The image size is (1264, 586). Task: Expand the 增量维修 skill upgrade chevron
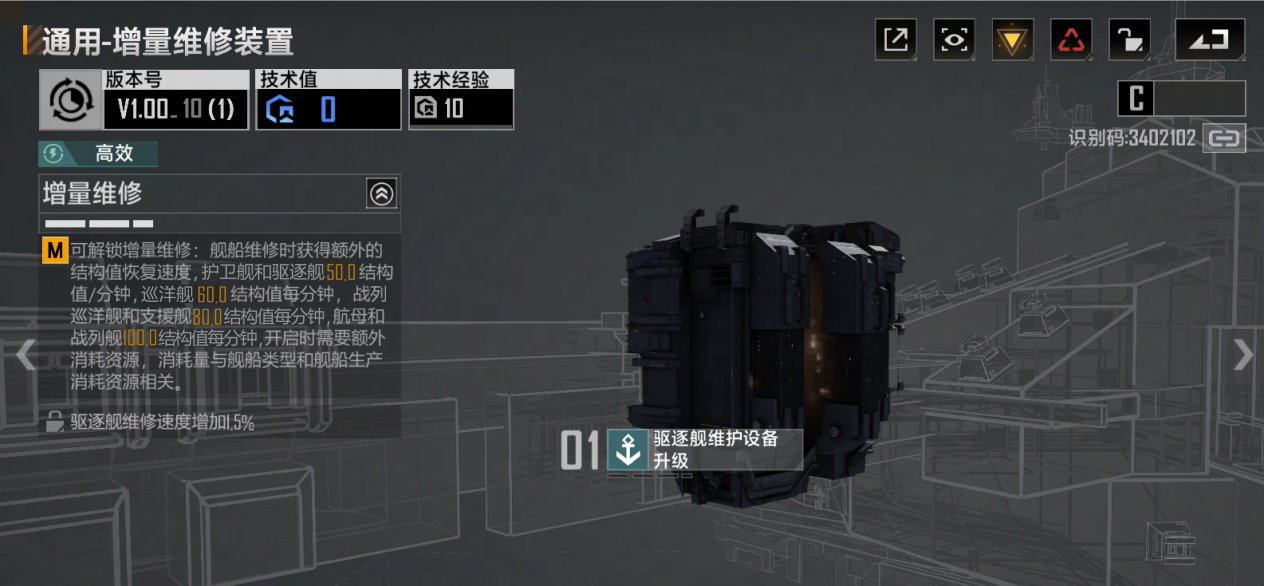(381, 194)
